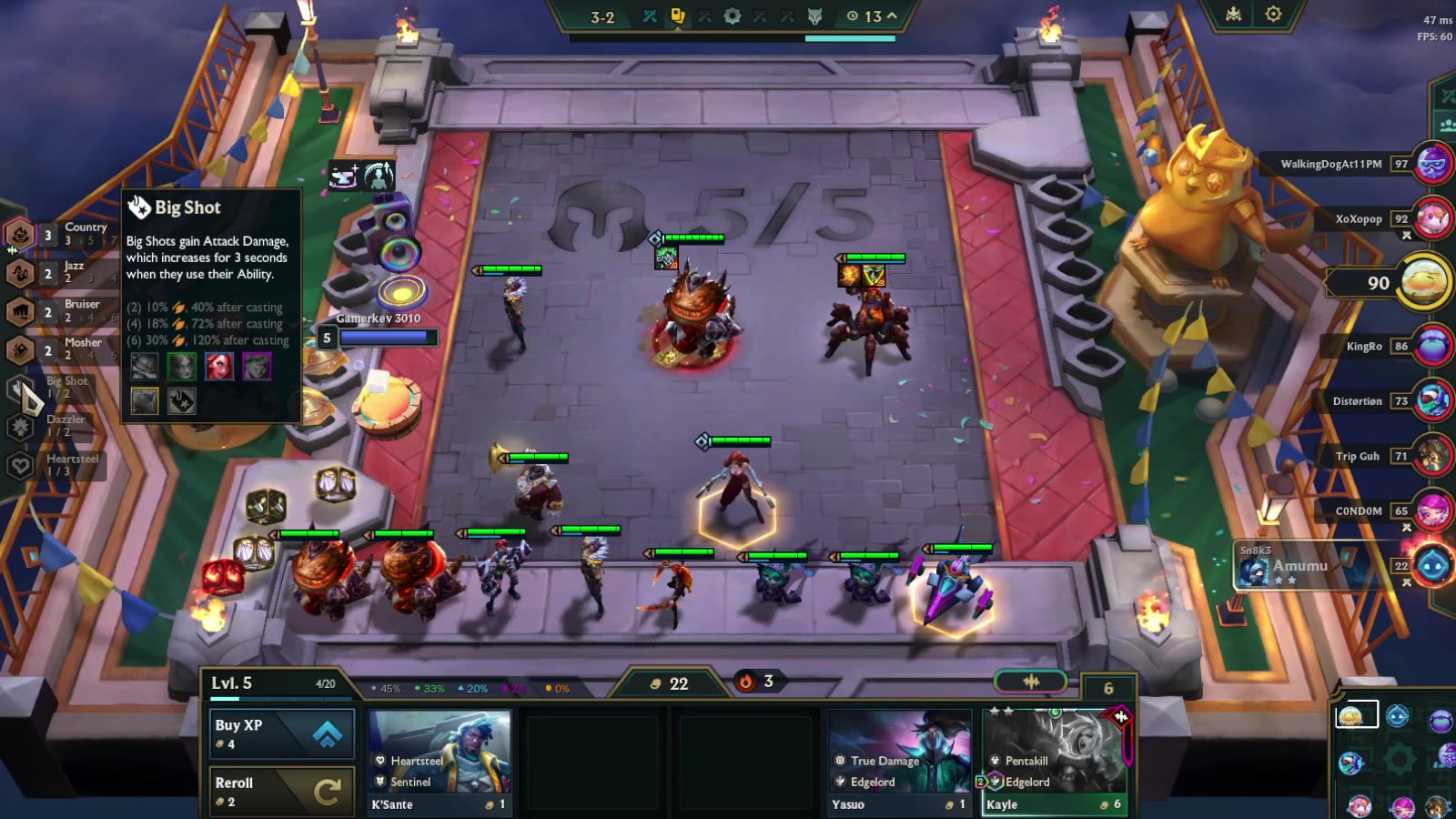Click the Mosher trait icon

(x=20, y=349)
